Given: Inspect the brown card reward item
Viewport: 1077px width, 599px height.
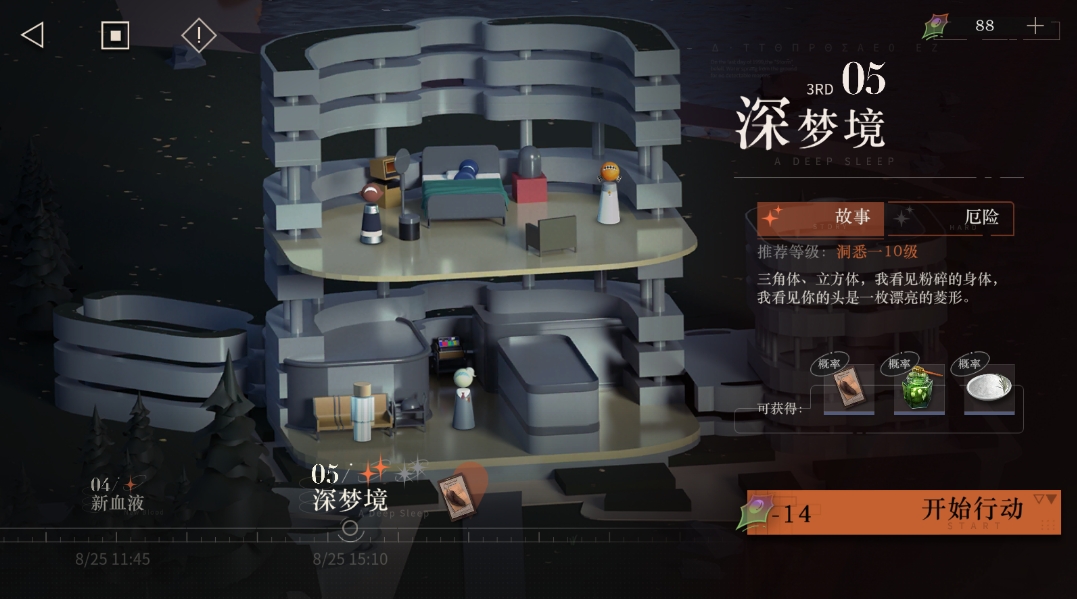Looking at the screenshot, I should coord(848,390).
